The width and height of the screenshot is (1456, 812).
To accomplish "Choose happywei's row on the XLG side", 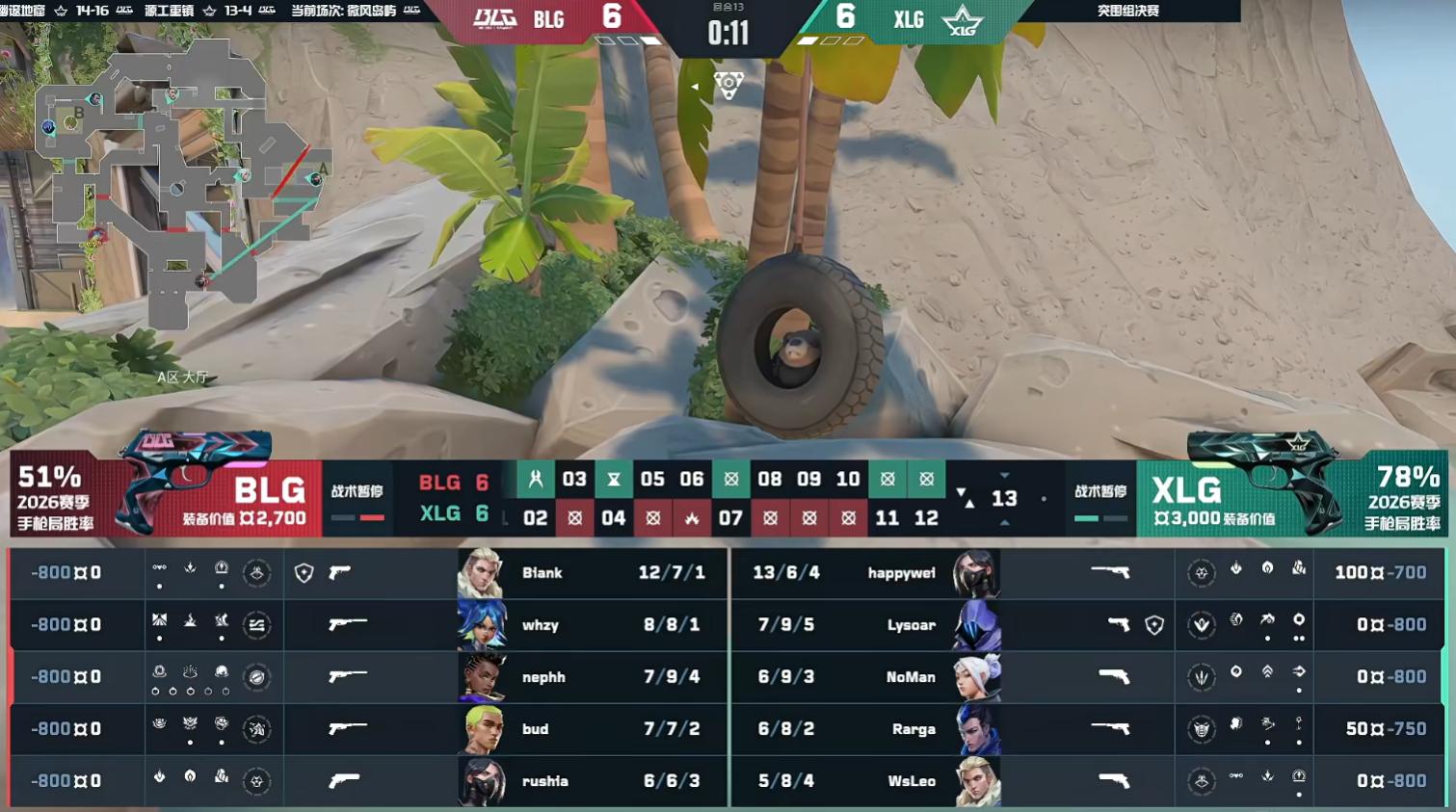I will [x=900, y=573].
